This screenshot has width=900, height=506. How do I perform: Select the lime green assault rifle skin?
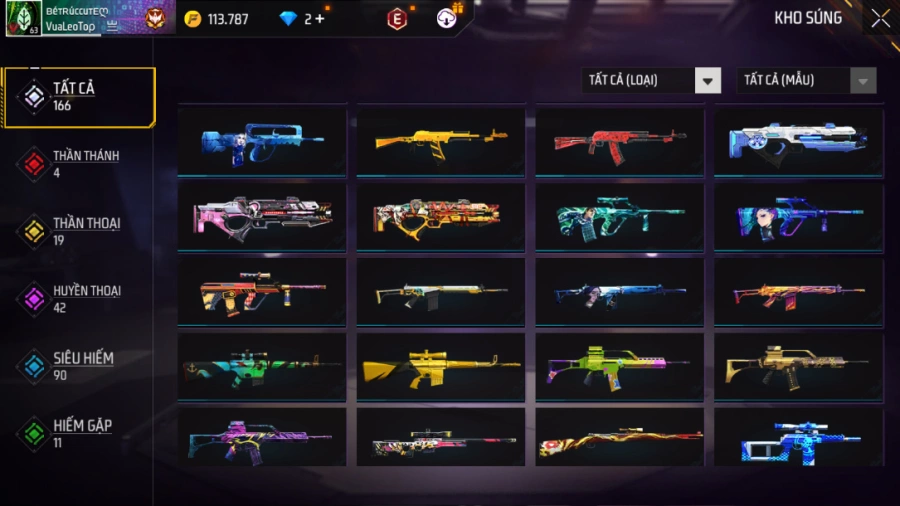(619, 367)
